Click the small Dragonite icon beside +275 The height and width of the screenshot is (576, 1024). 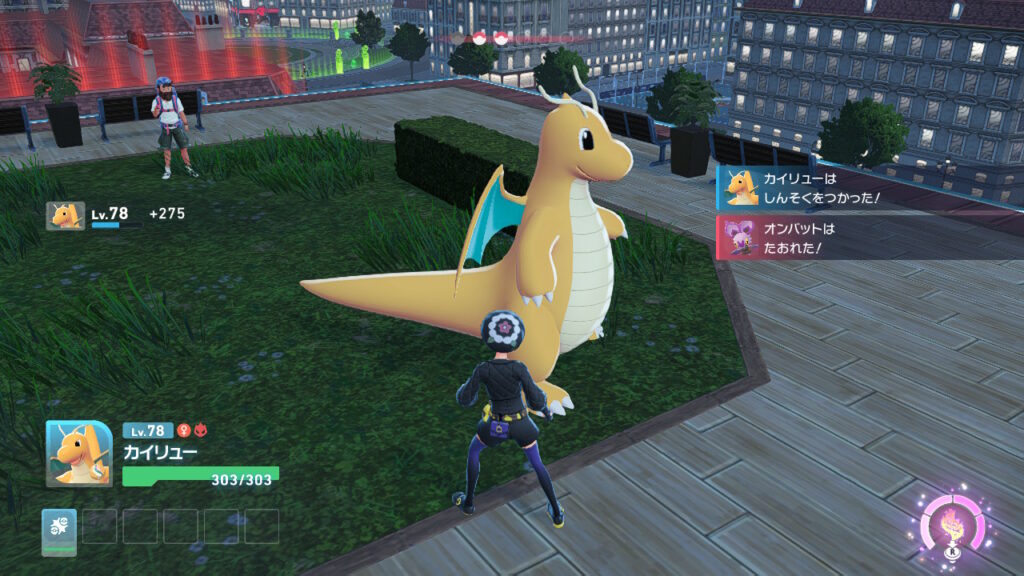click(65, 215)
